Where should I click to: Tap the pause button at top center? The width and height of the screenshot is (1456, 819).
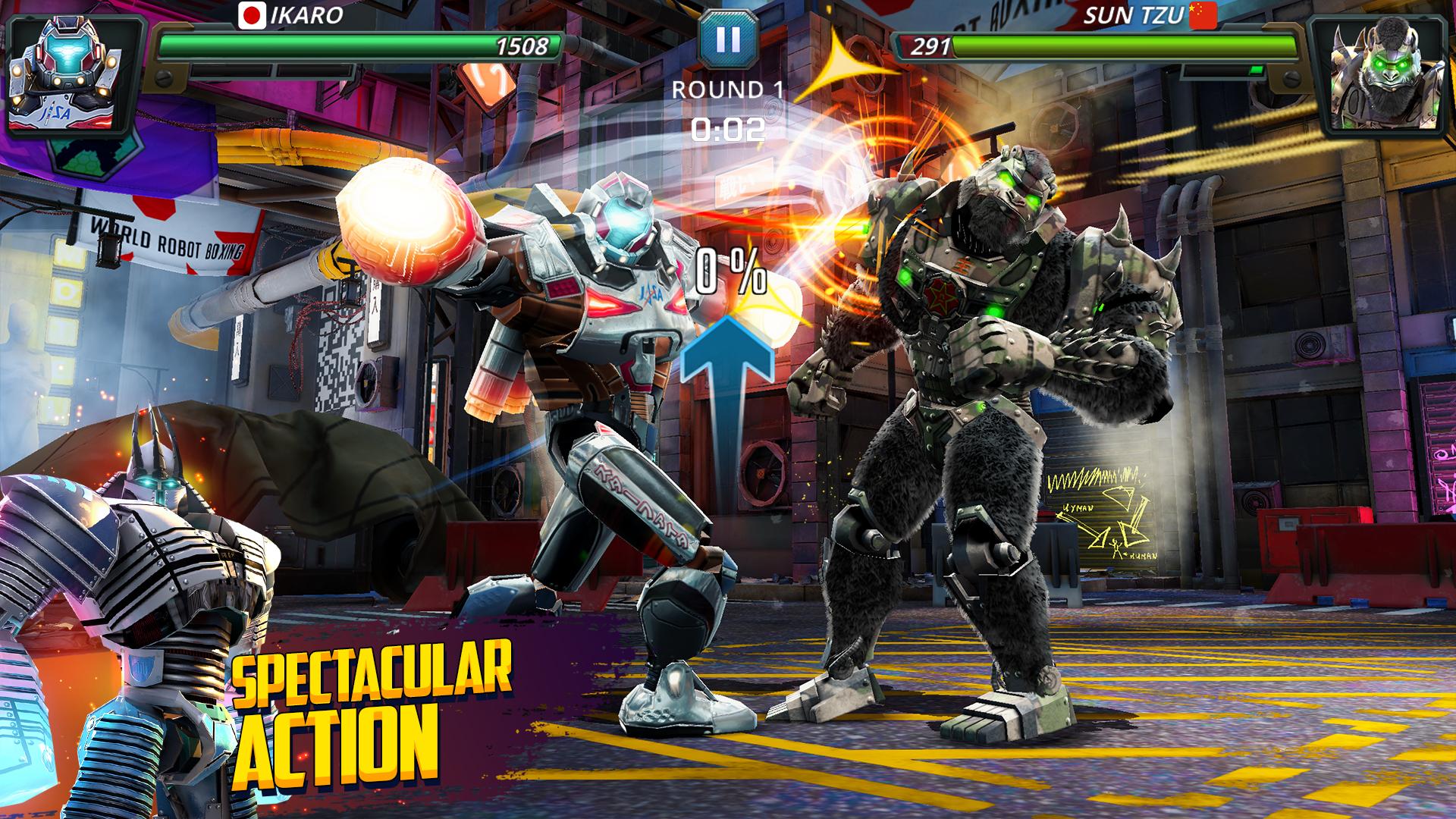(726, 39)
